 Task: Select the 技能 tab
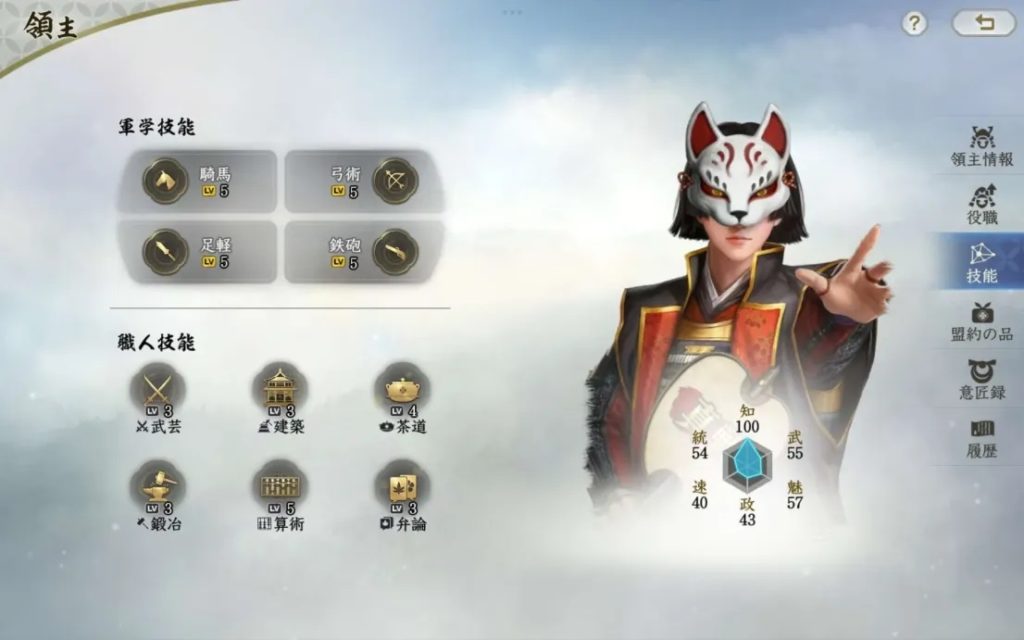click(x=981, y=261)
